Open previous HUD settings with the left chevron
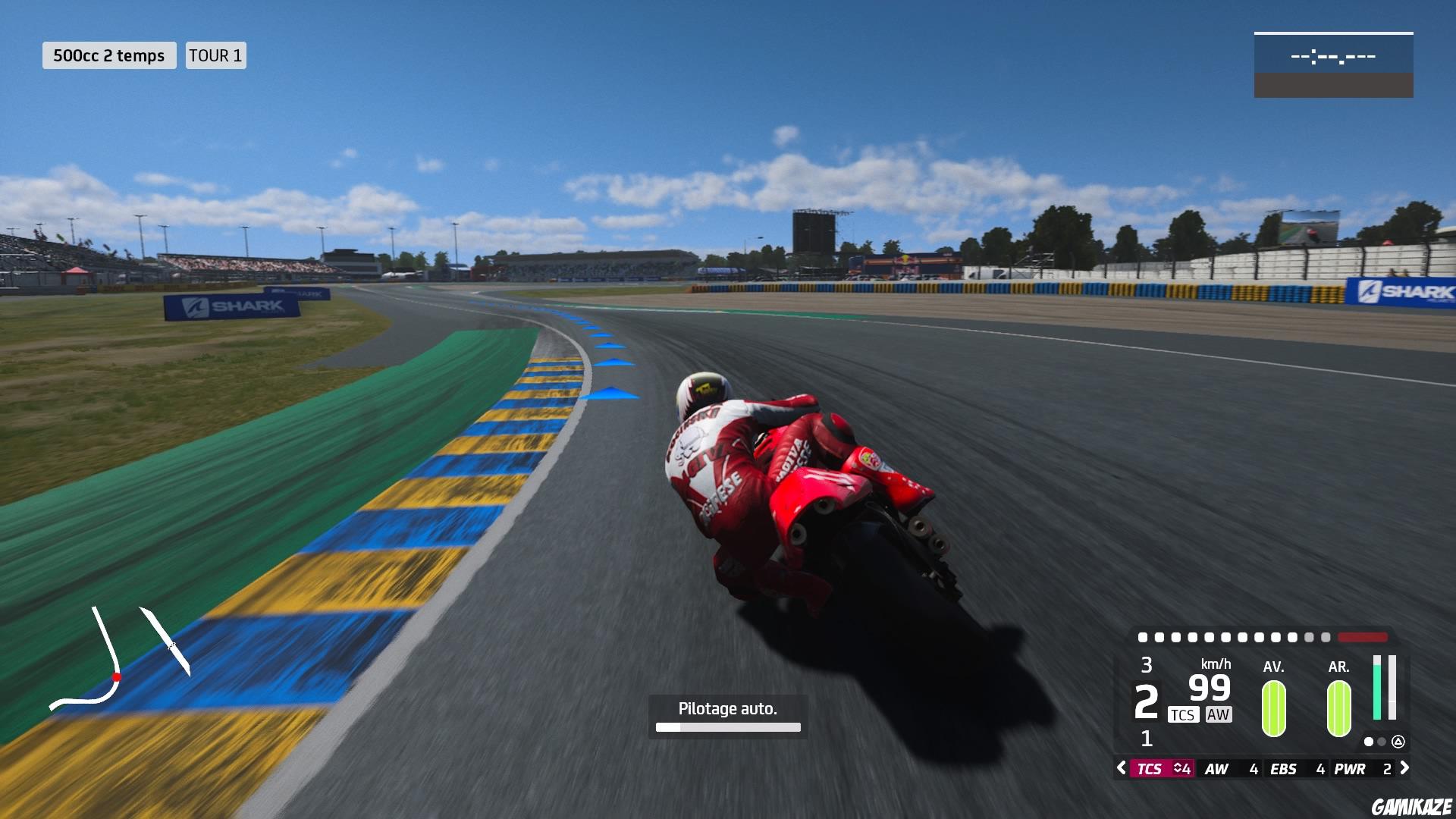This screenshot has height=819, width=1456. point(1121,768)
